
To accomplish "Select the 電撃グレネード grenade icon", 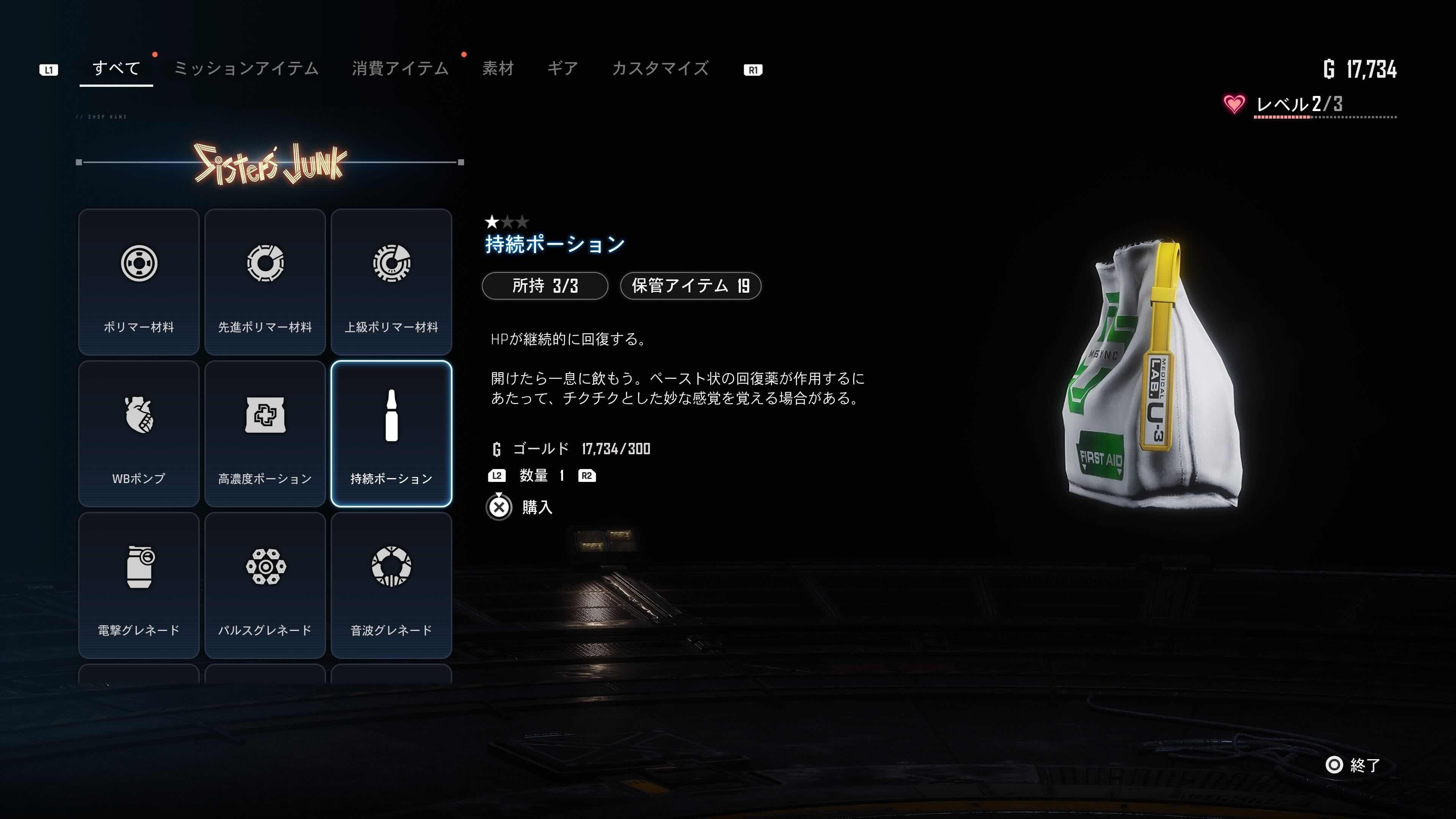I will 138,568.
